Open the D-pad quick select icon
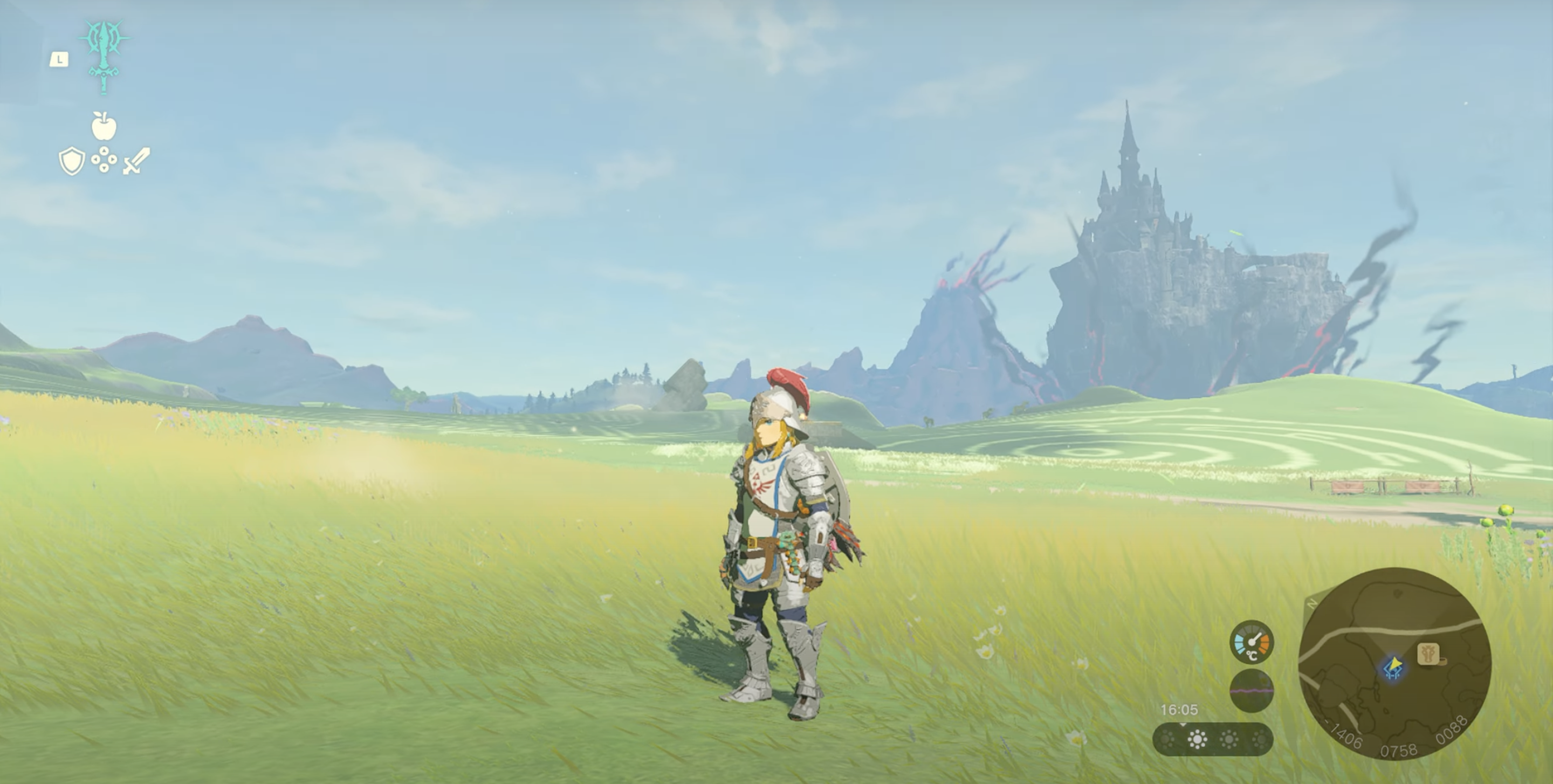This screenshot has width=1553, height=784. [x=104, y=160]
